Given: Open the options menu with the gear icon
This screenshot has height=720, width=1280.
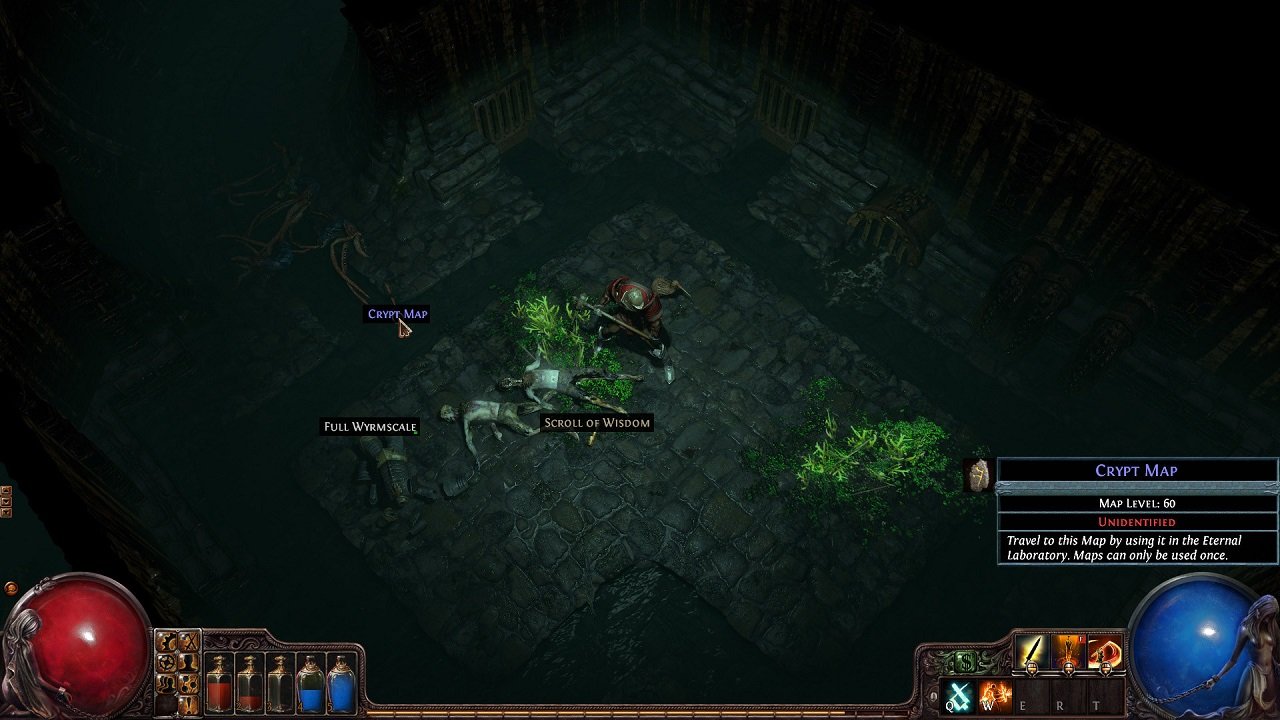Looking at the screenshot, I should point(167,641).
